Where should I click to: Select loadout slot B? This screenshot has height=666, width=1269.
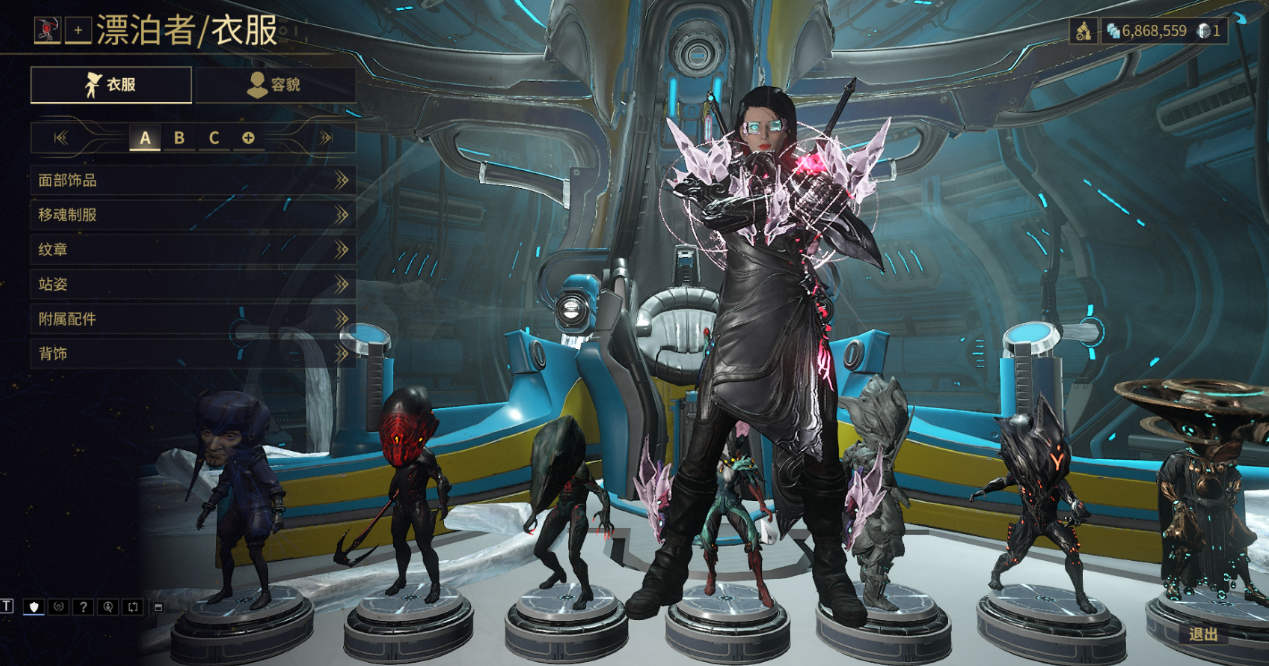[179, 138]
